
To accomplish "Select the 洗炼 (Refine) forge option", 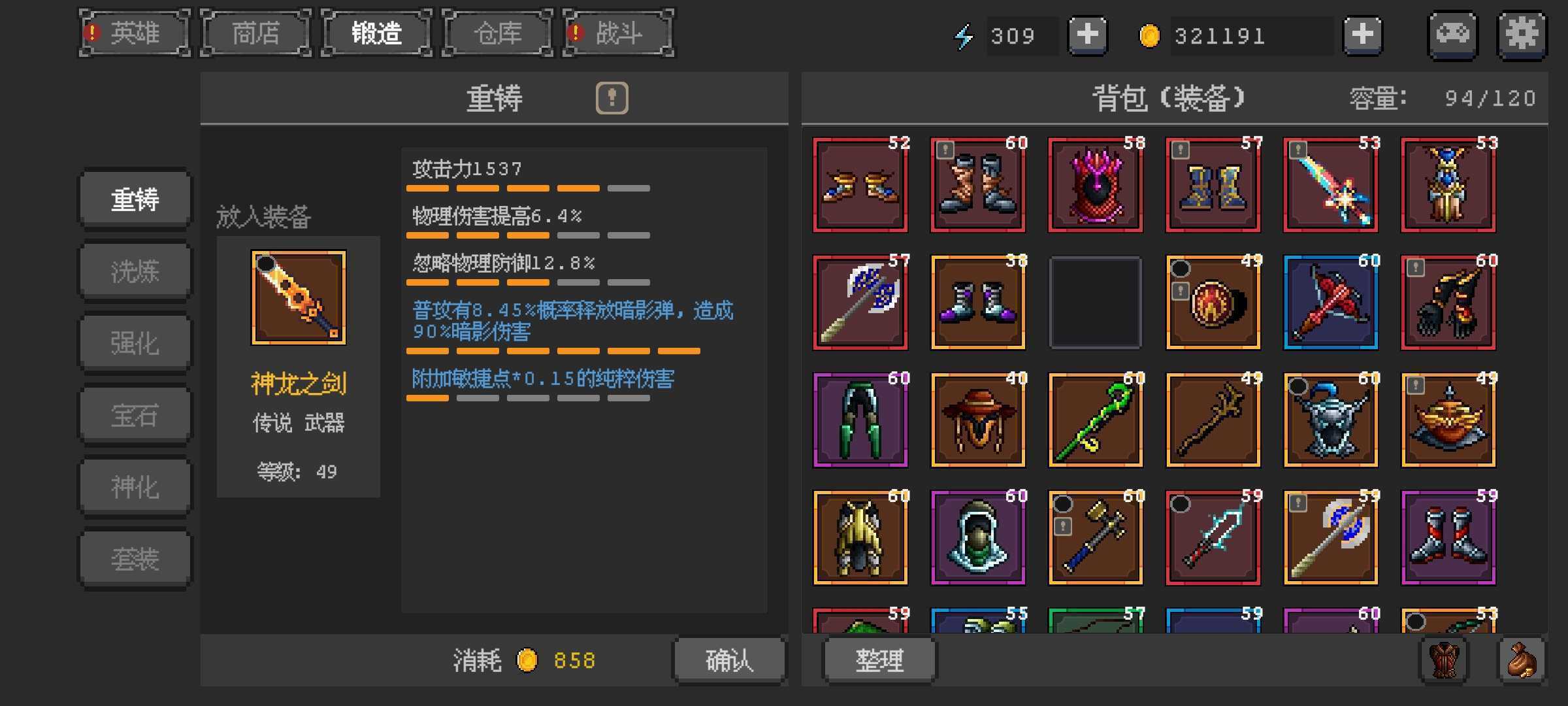I will [x=135, y=271].
